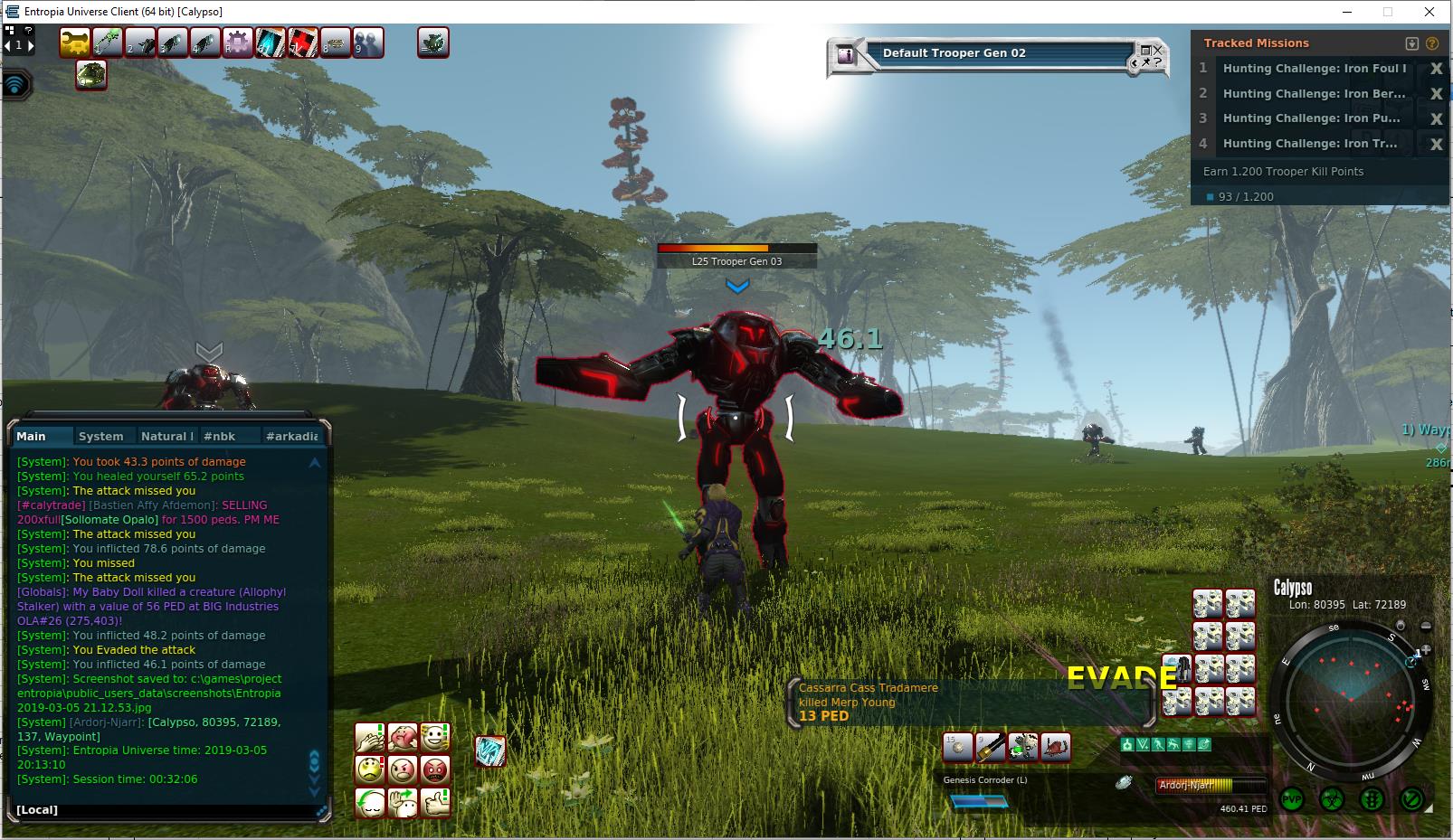Use the red cross healing hotbar slot

[303, 42]
